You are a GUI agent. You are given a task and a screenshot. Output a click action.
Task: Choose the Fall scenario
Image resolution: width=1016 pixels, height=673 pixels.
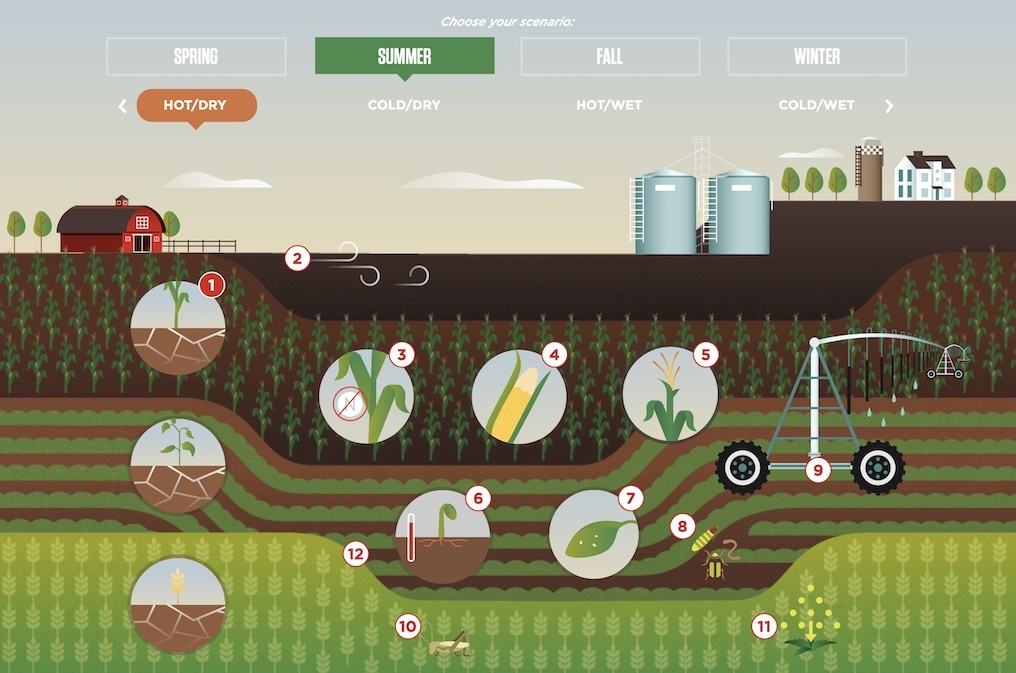tap(610, 57)
